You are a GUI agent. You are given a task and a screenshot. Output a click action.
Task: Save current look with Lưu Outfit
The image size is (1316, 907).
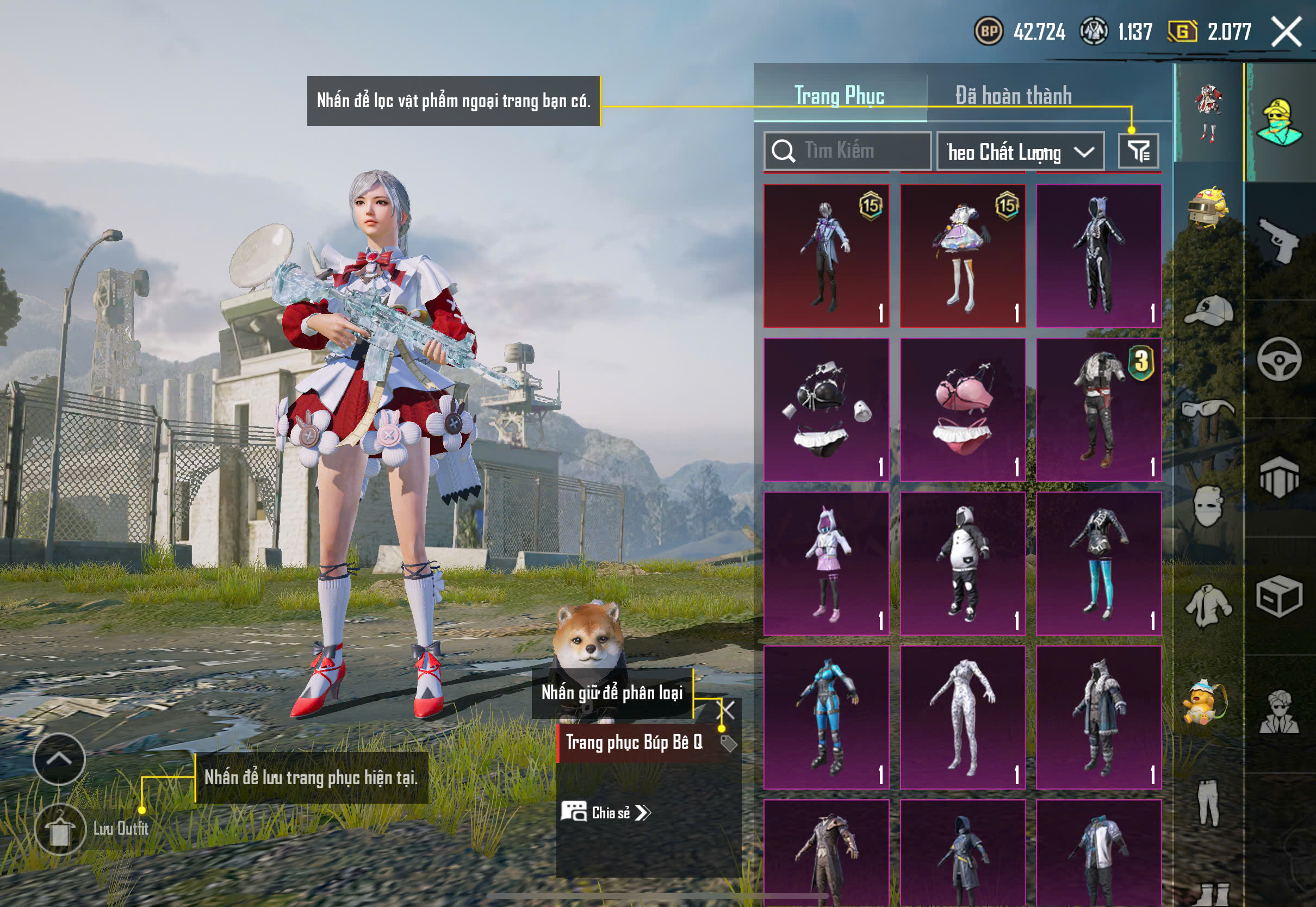pyautogui.click(x=61, y=829)
